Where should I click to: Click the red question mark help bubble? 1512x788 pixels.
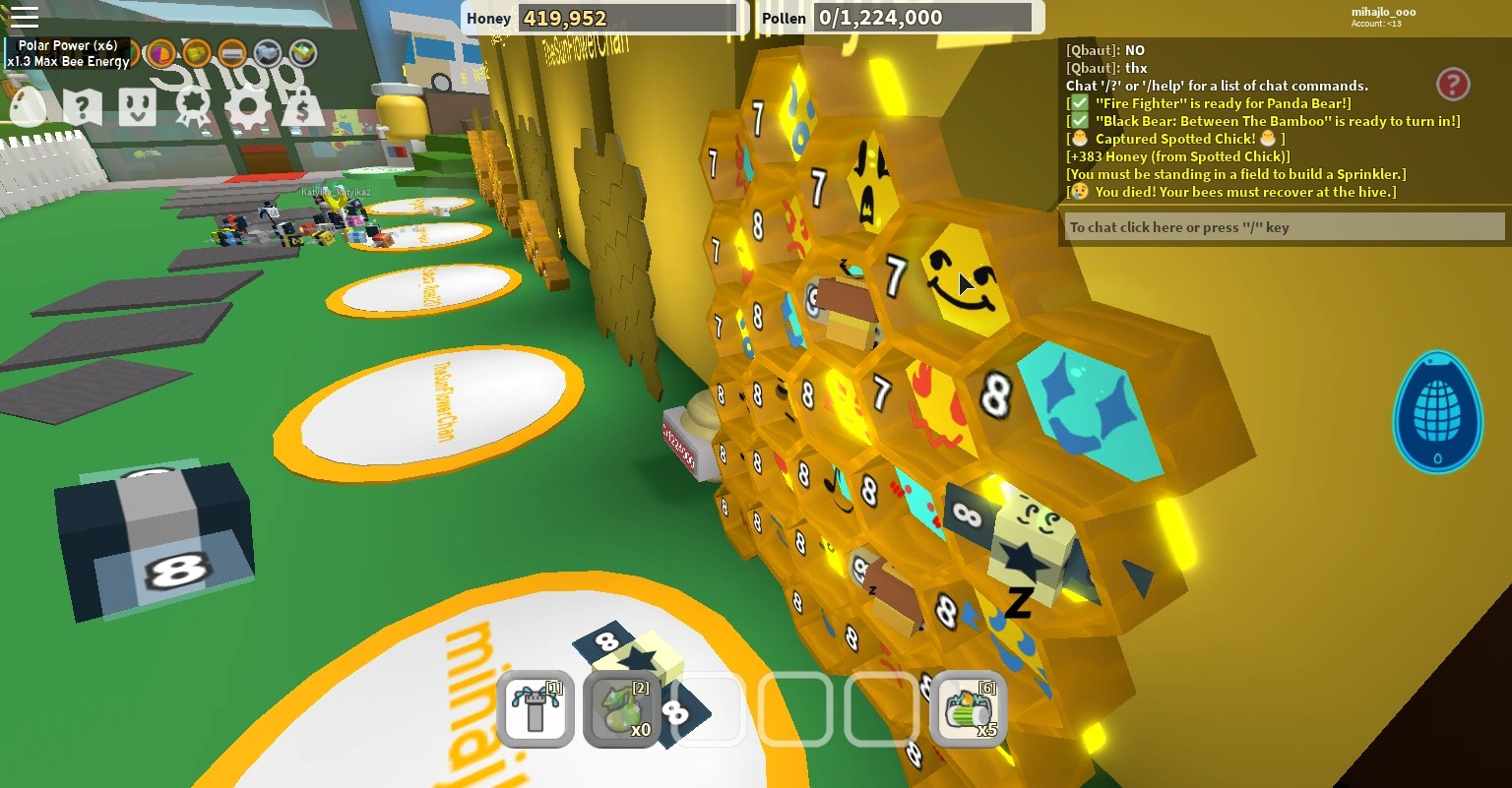(x=1454, y=86)
